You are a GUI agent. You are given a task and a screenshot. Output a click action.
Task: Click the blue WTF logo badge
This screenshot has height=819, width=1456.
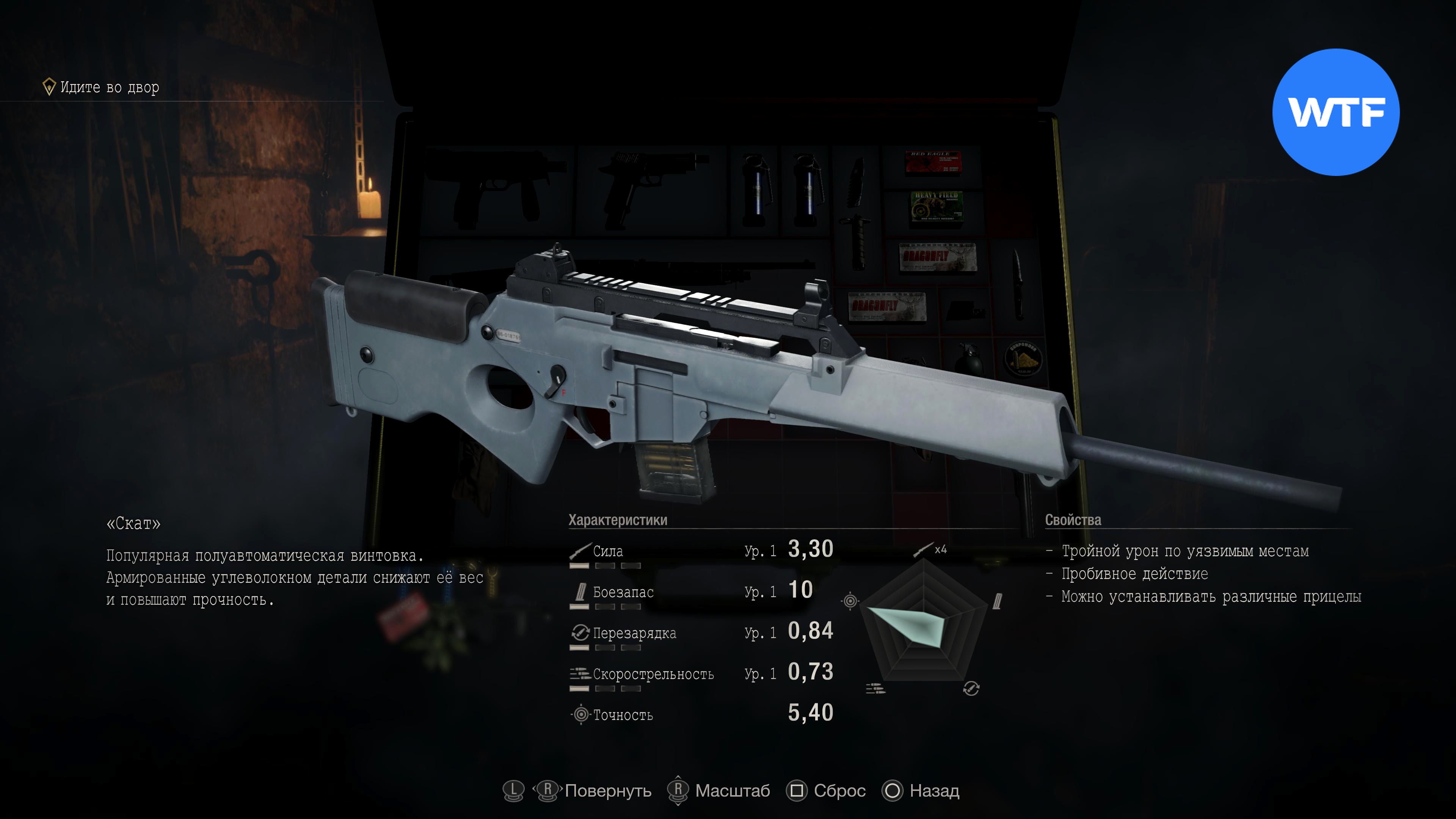pyautogui.click(x=1335, y=112)
